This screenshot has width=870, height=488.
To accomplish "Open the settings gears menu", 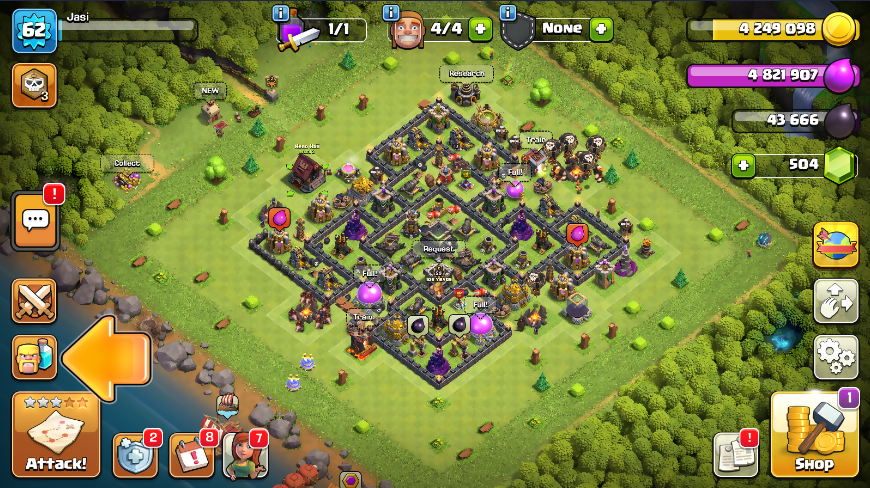I will 835,354.
